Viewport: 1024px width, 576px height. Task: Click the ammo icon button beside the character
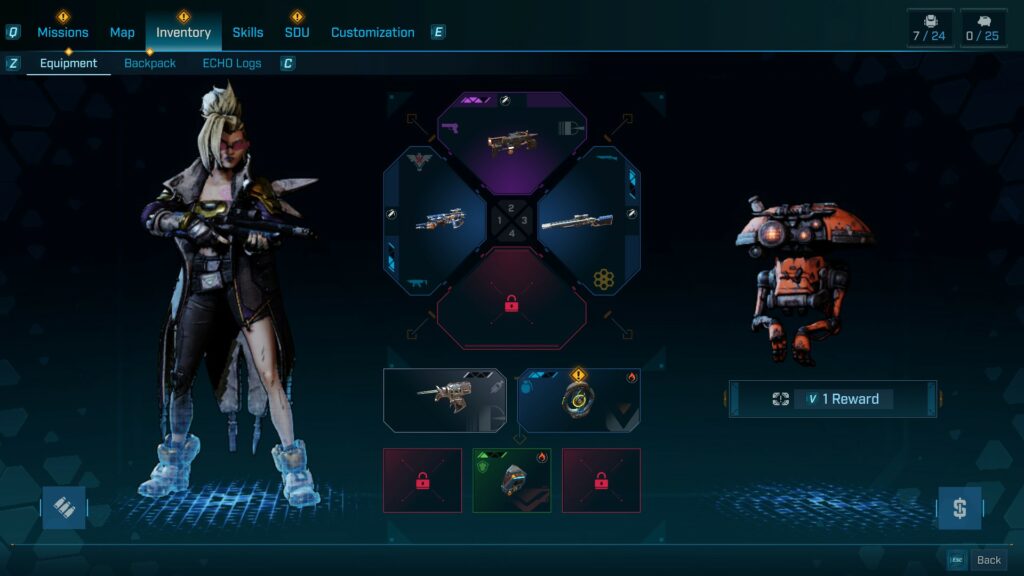[64, 508]
